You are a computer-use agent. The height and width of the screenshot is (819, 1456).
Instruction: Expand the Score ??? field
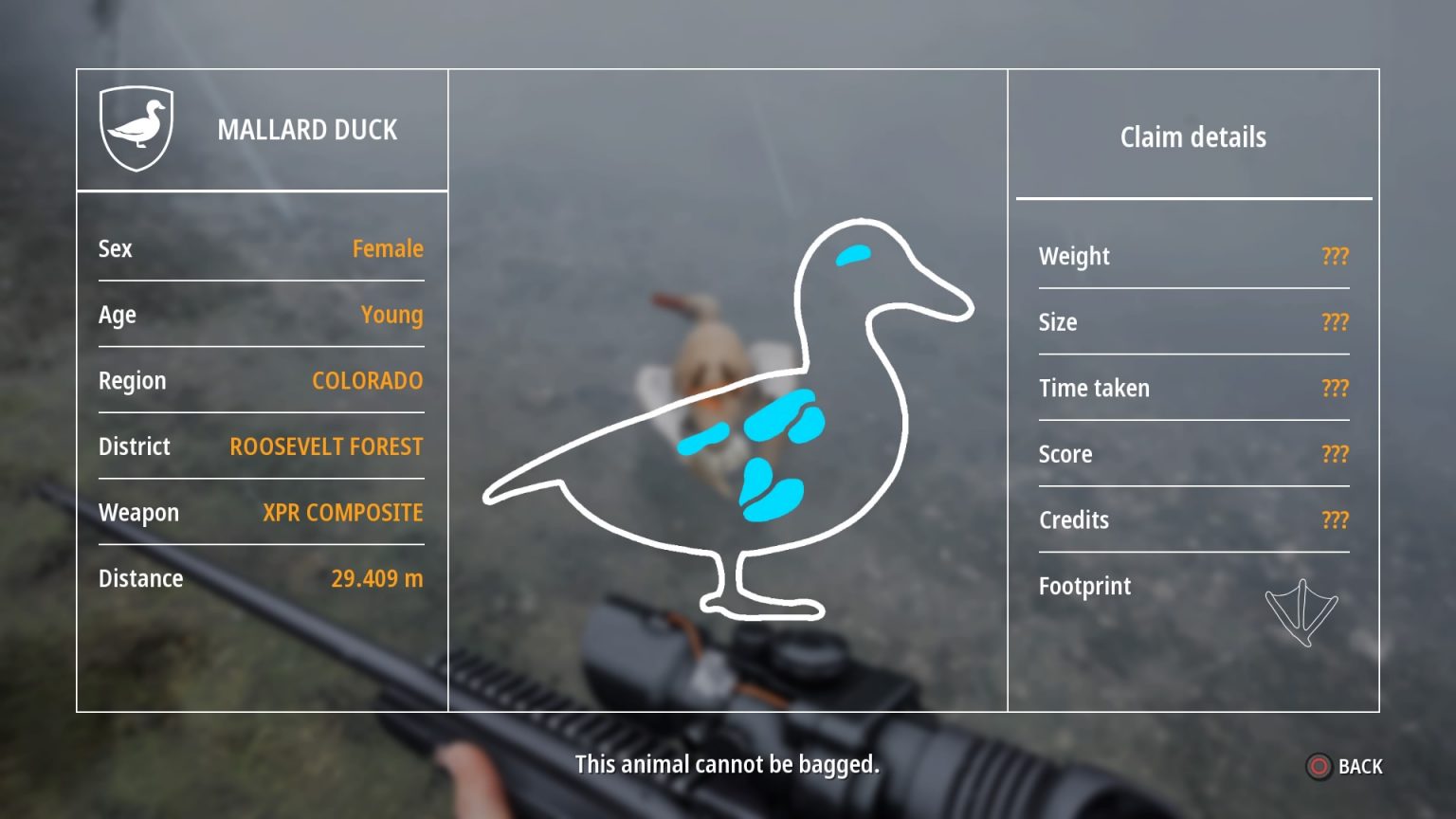pyautogui.click(x=1334, y=454)
